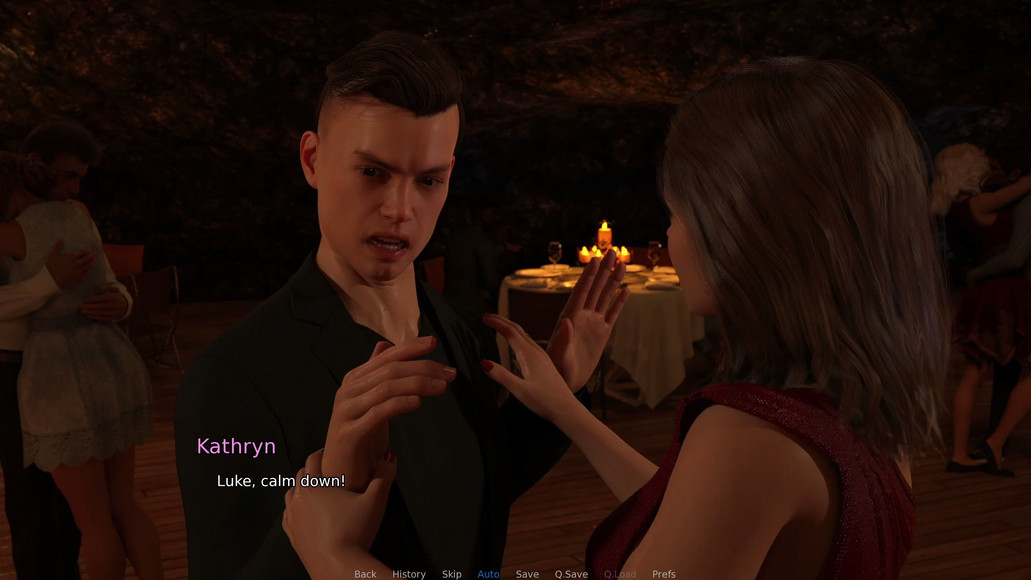
Task: Activate the Skip function
Action: (x=452, y=574)
